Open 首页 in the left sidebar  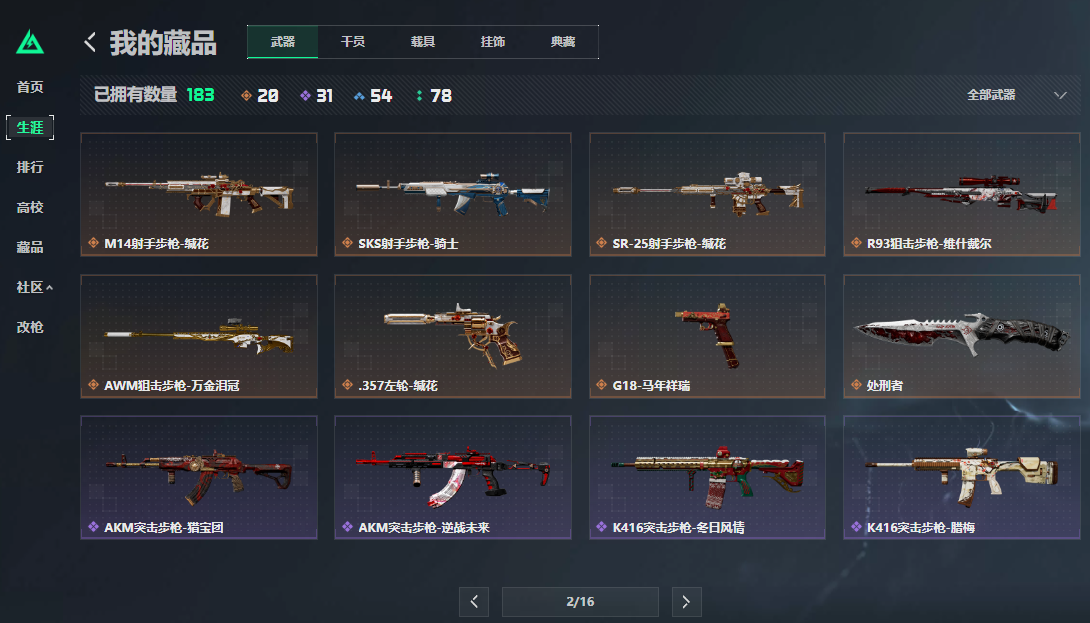coord(30,87)
